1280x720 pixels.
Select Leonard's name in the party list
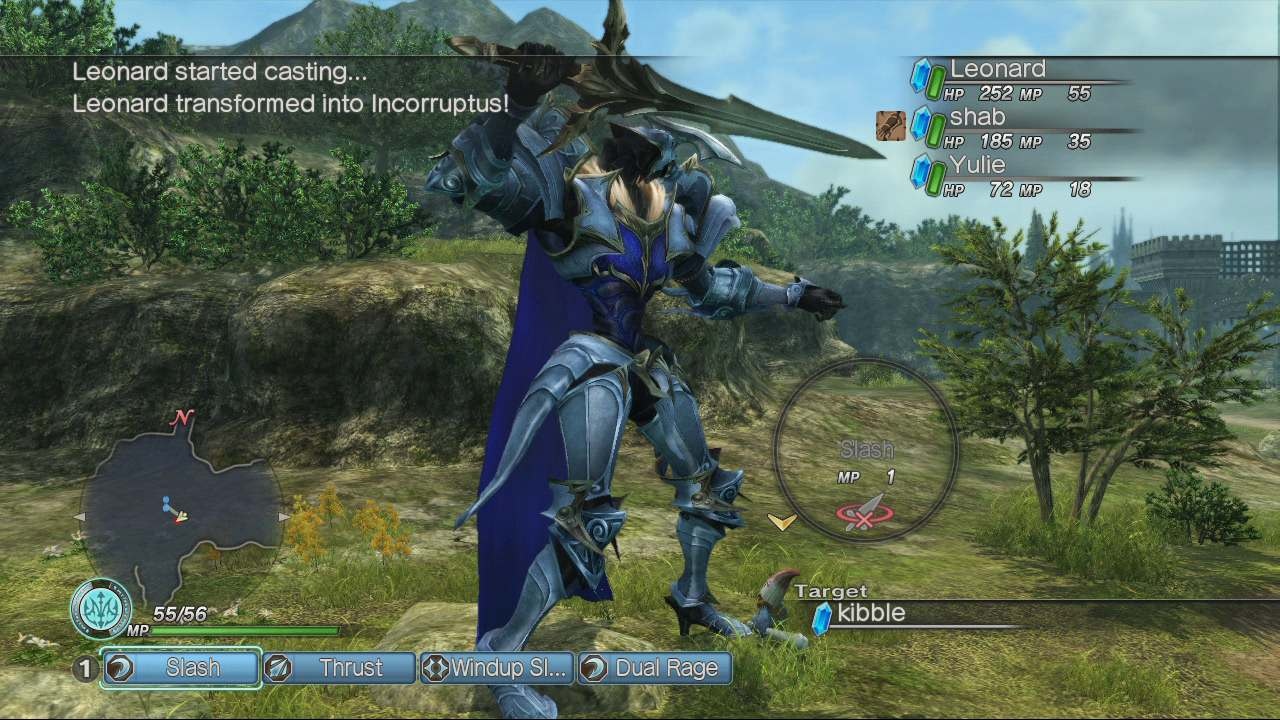point(1000,69)
